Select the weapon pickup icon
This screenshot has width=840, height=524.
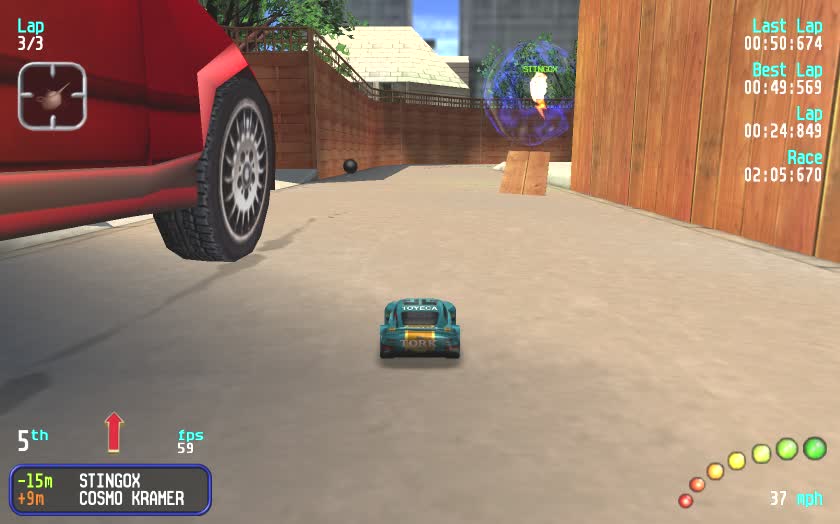coord(52,96)
